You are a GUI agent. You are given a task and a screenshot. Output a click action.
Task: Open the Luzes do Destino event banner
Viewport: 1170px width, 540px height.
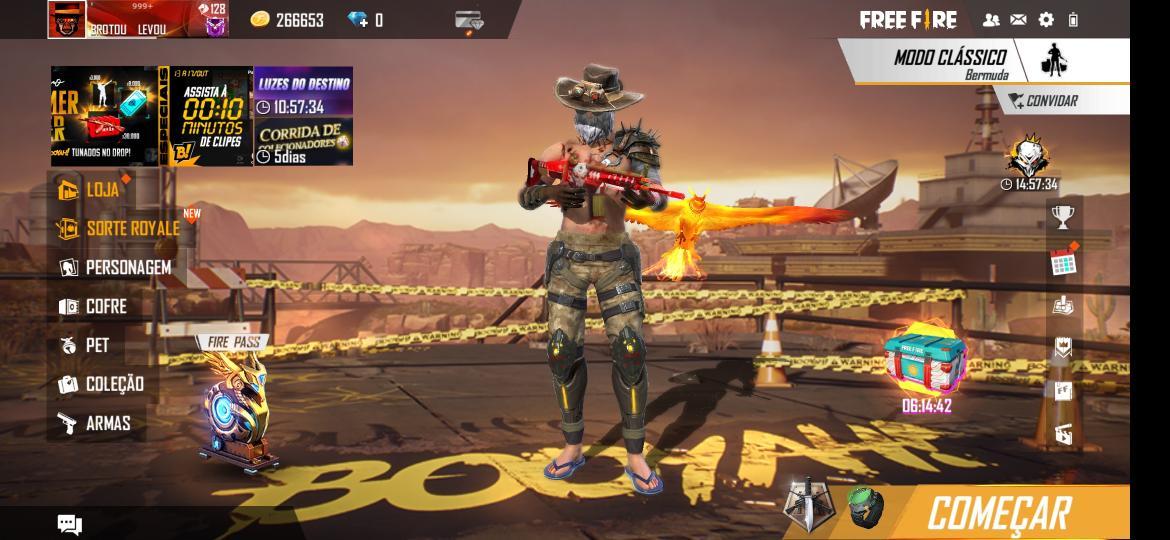tap(303, 92)
